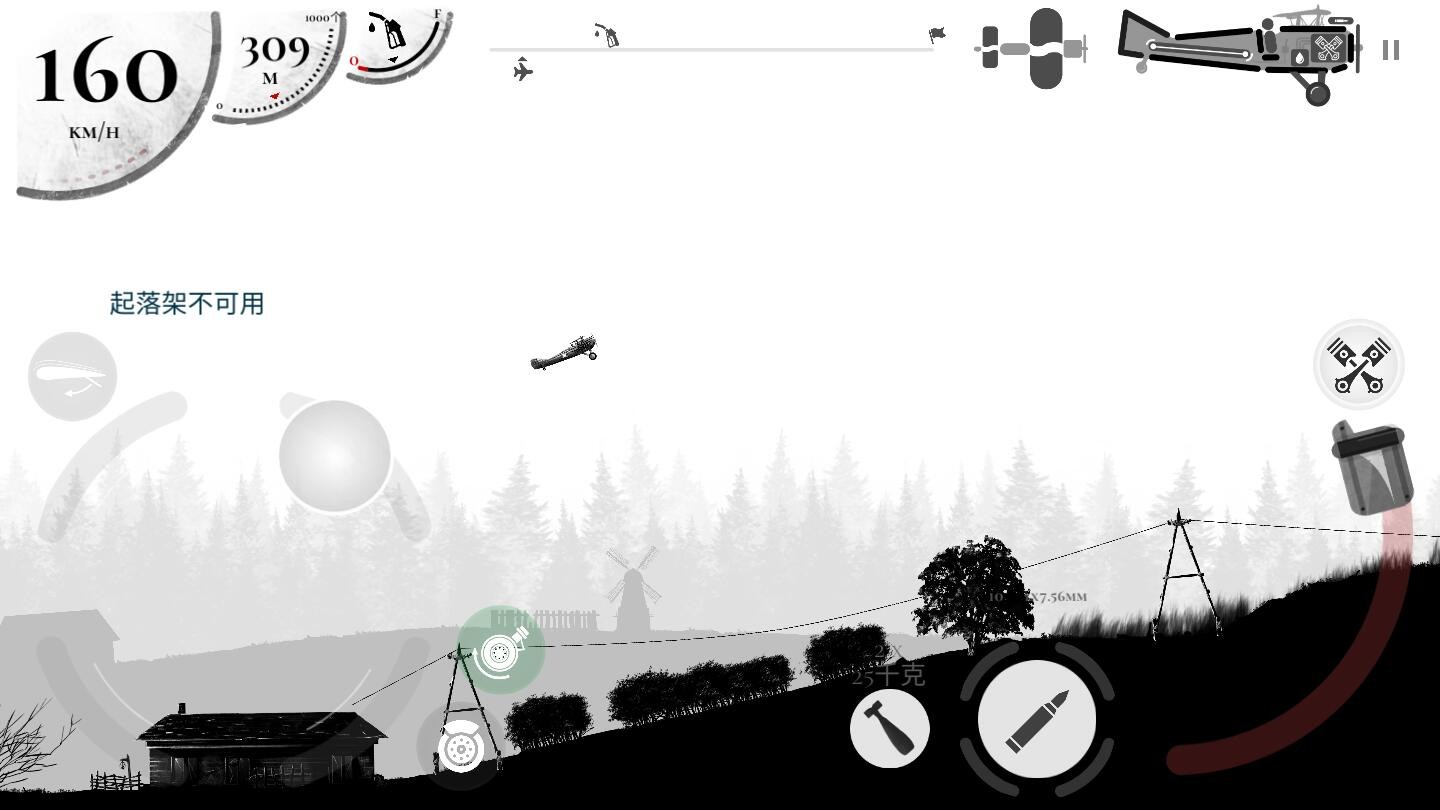Toggle the engine with the crossed pistons button
The image size is (1440, 810).
click(1358, 365)
